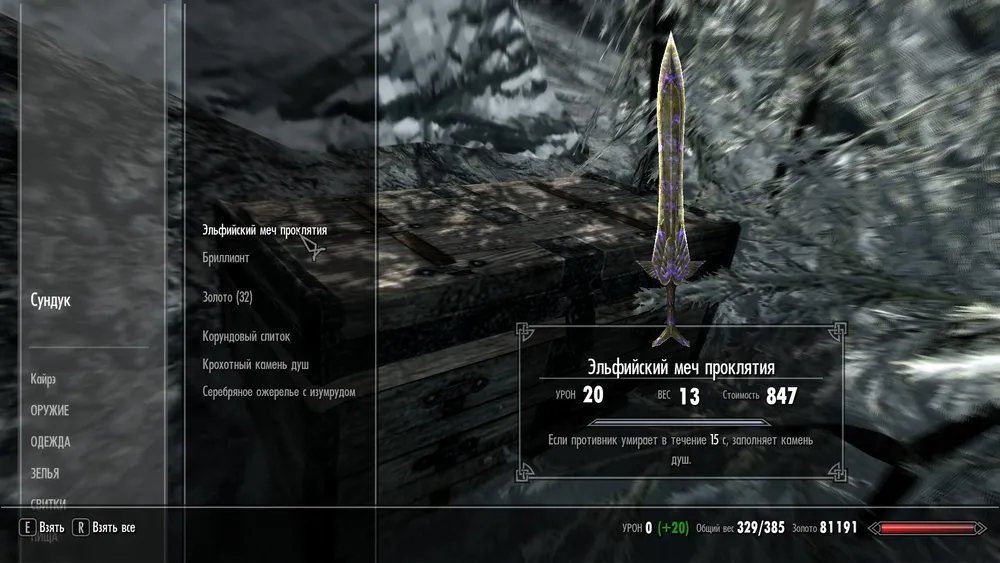Switch to the ОДЕЖДА category
Viewport: 1000px width, 563px height.
click(x=50, y=442)
